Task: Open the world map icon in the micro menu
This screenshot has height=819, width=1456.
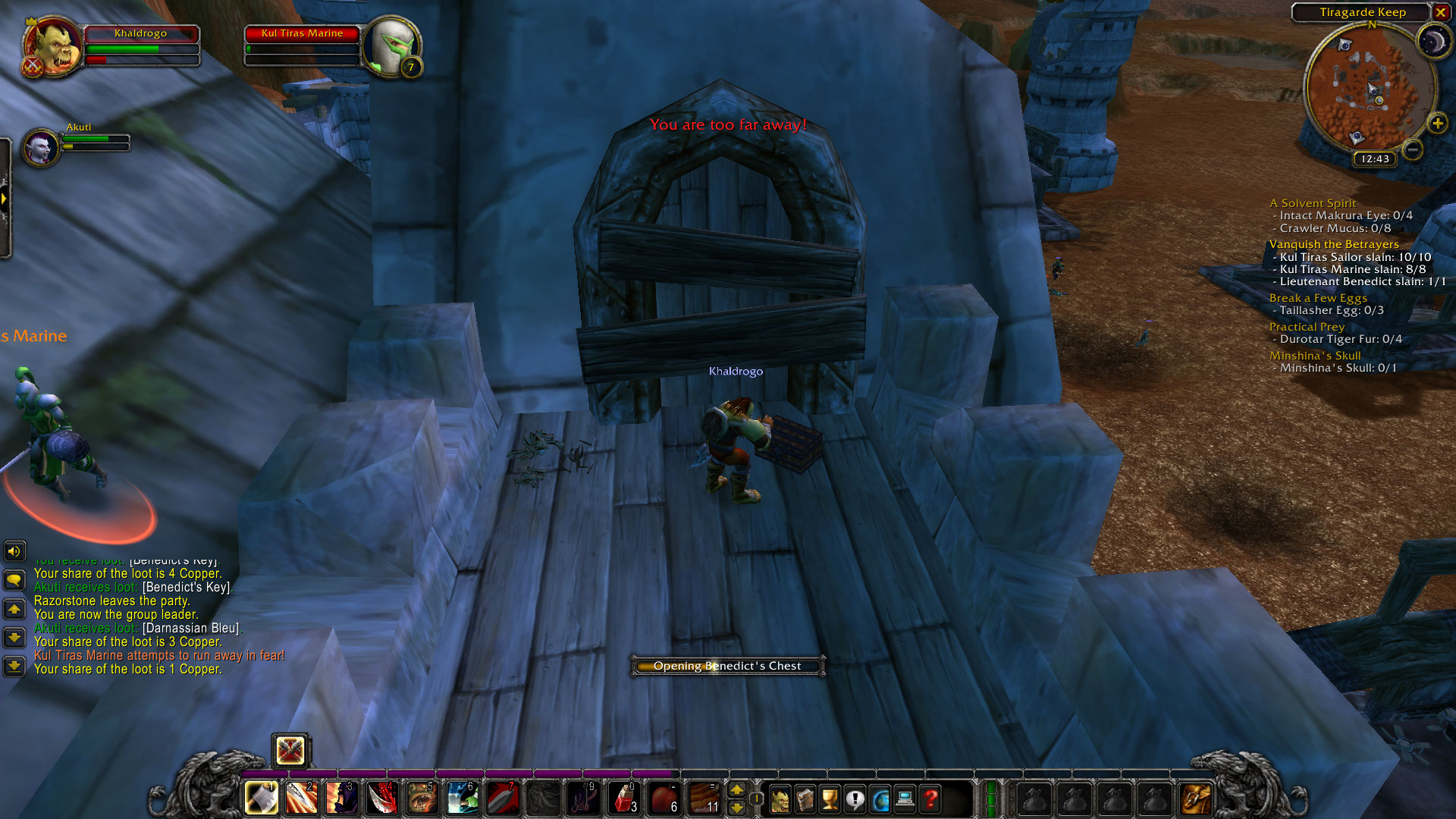Action: click(x=877, y=799)
